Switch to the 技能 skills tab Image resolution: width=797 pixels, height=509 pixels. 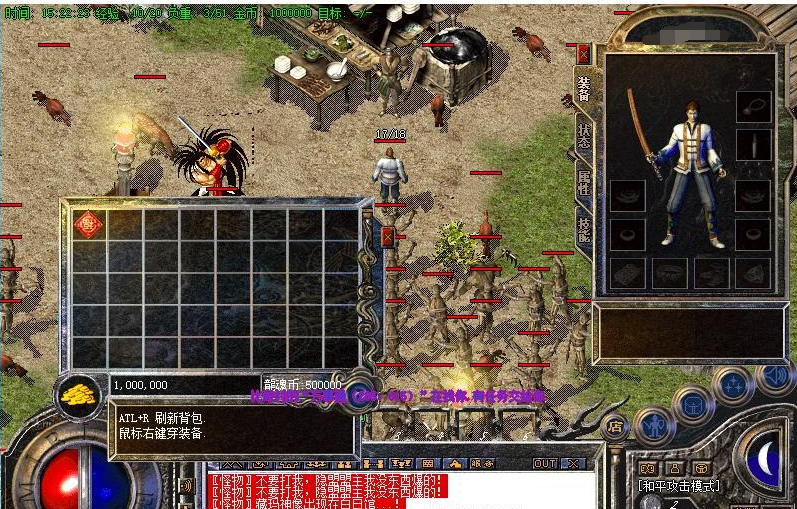click(583, 229)
